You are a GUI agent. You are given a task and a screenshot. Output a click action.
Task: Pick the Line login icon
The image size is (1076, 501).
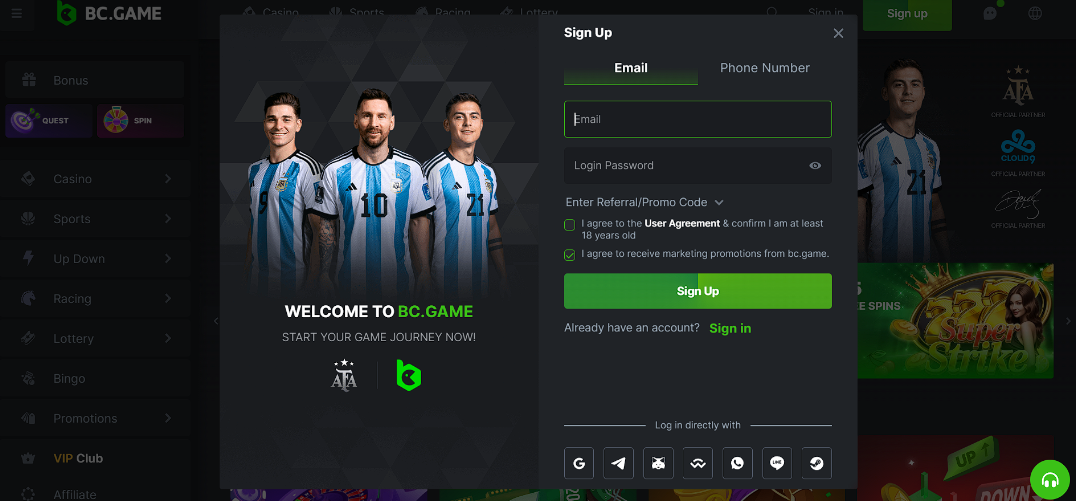(x=777, y=463)
